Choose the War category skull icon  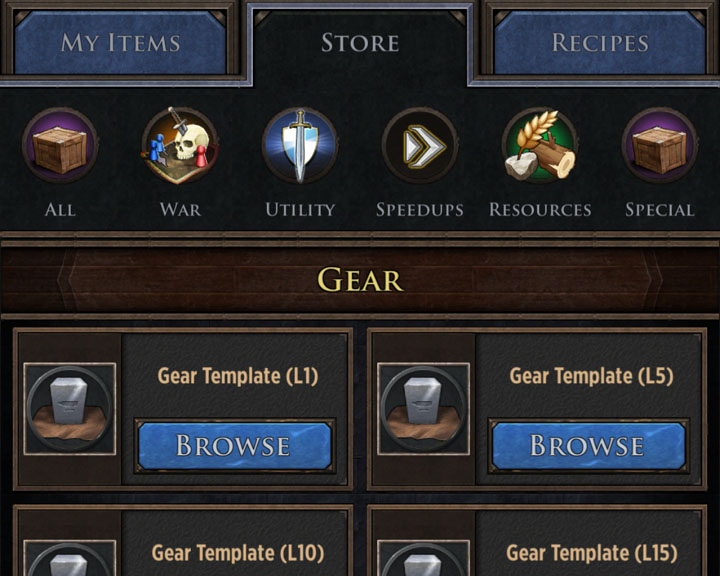(180, 147)
